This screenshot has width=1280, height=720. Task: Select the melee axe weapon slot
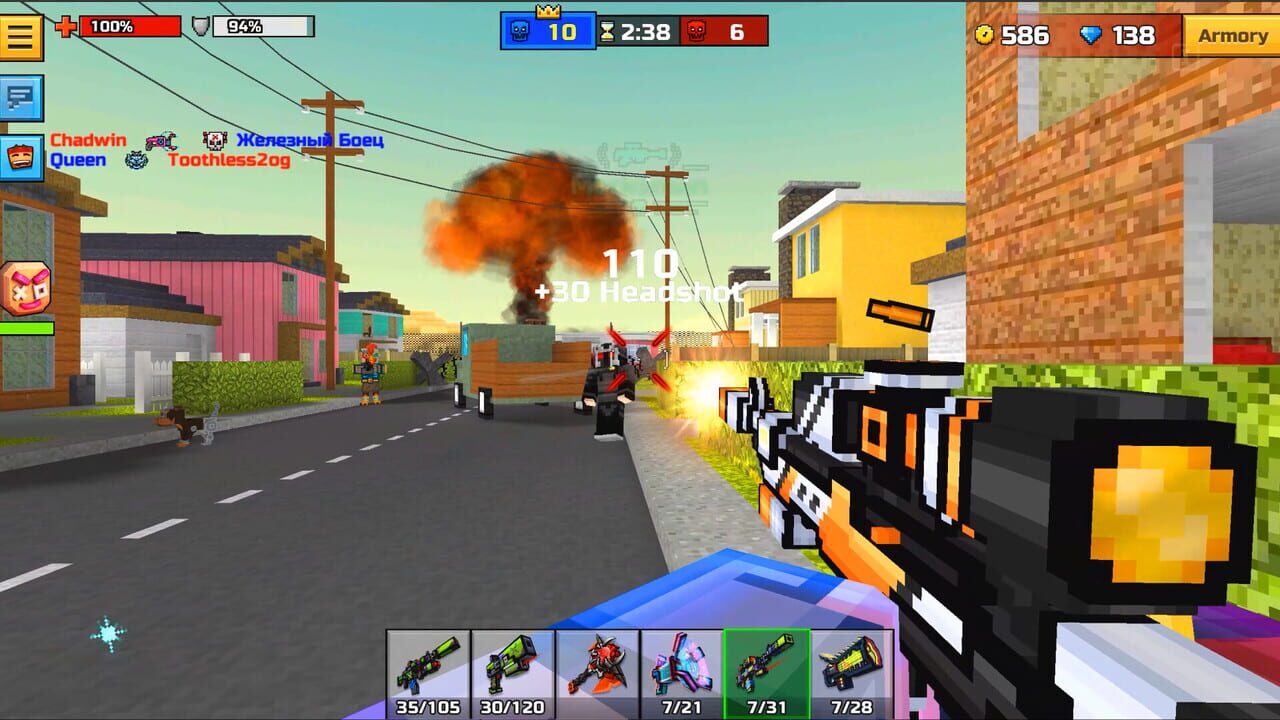coord(600,675)
